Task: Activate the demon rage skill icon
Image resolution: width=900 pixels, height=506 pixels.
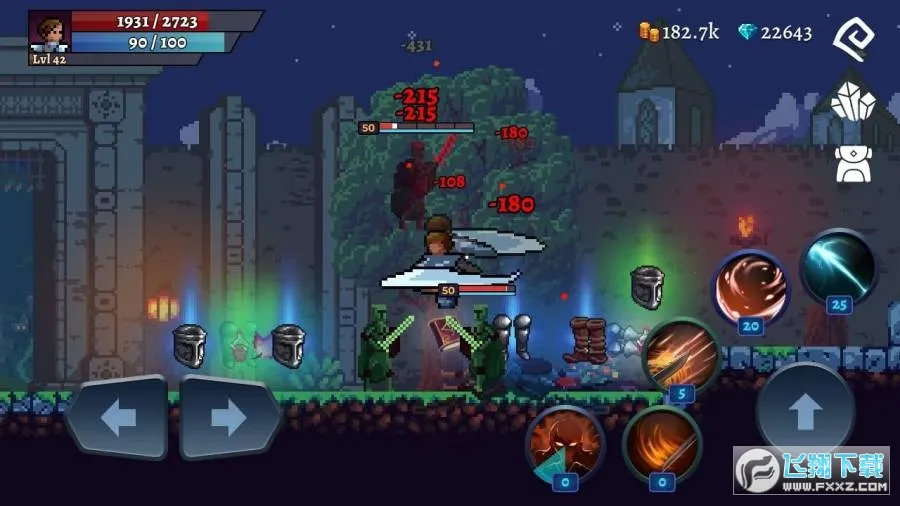Action: (565, 444)
